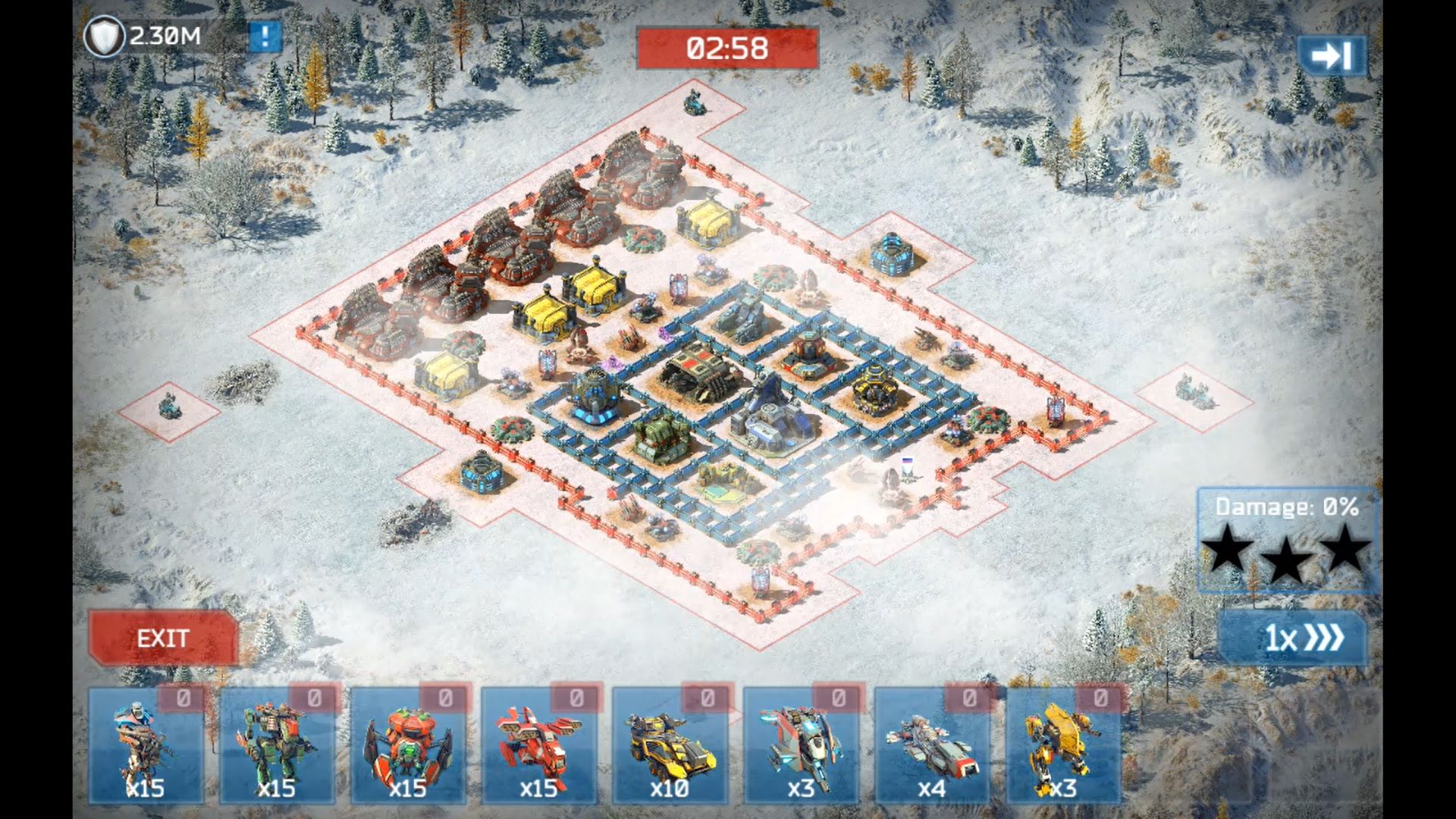Click the red EXIT button
Viewport: 1456px width, 819px height.
[163, 639]
